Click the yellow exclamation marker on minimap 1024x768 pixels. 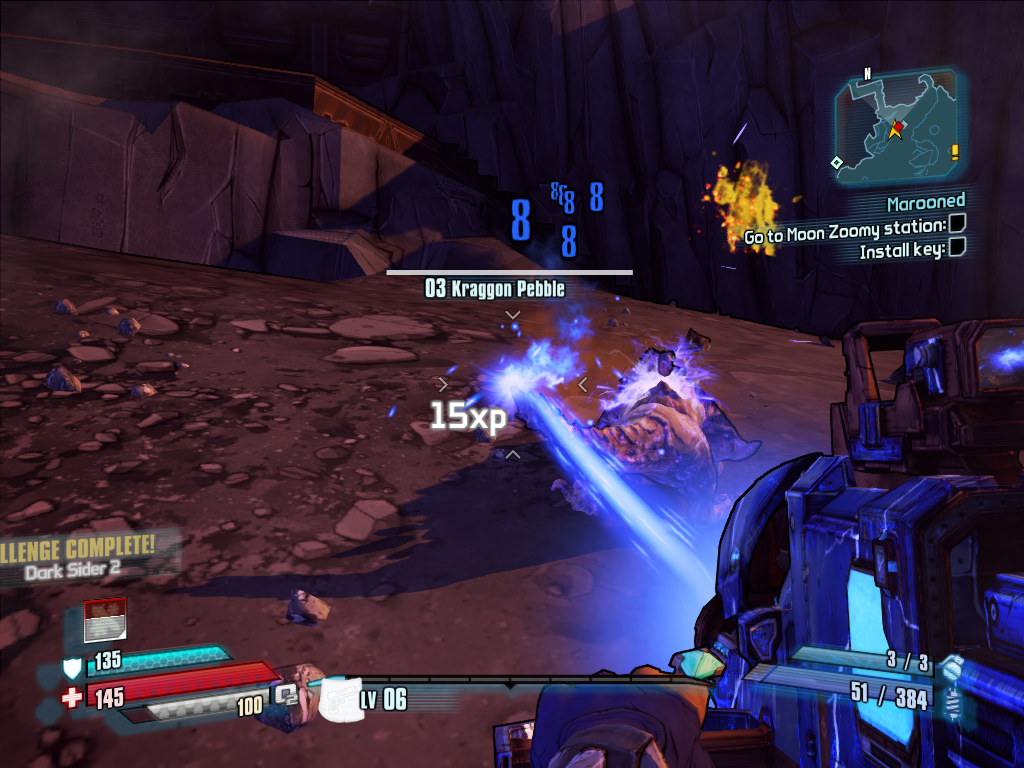tap(955, 152)
